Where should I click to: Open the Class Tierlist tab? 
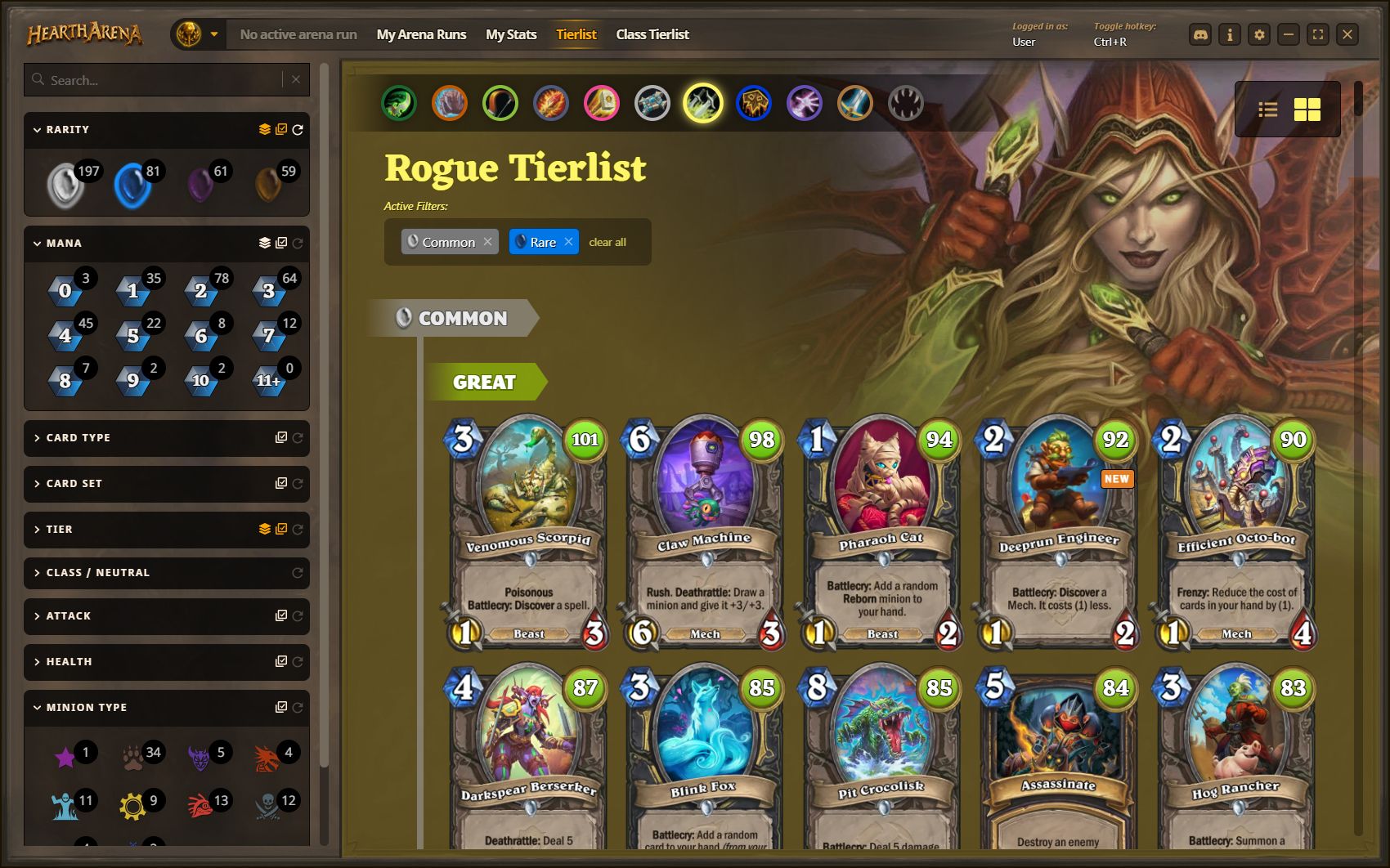tap(652, 34)
